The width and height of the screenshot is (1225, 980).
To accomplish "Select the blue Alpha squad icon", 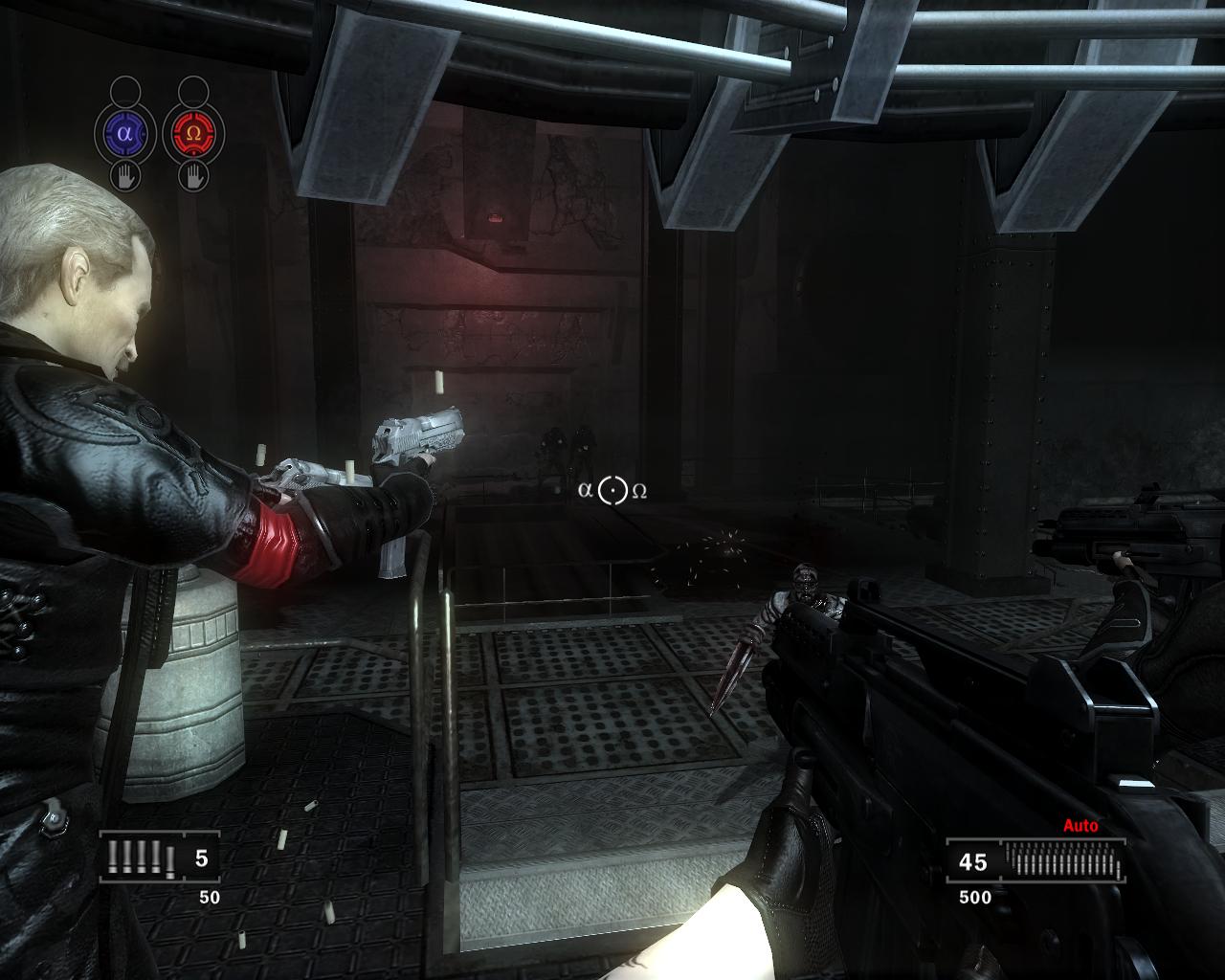I will click(124, 134).
